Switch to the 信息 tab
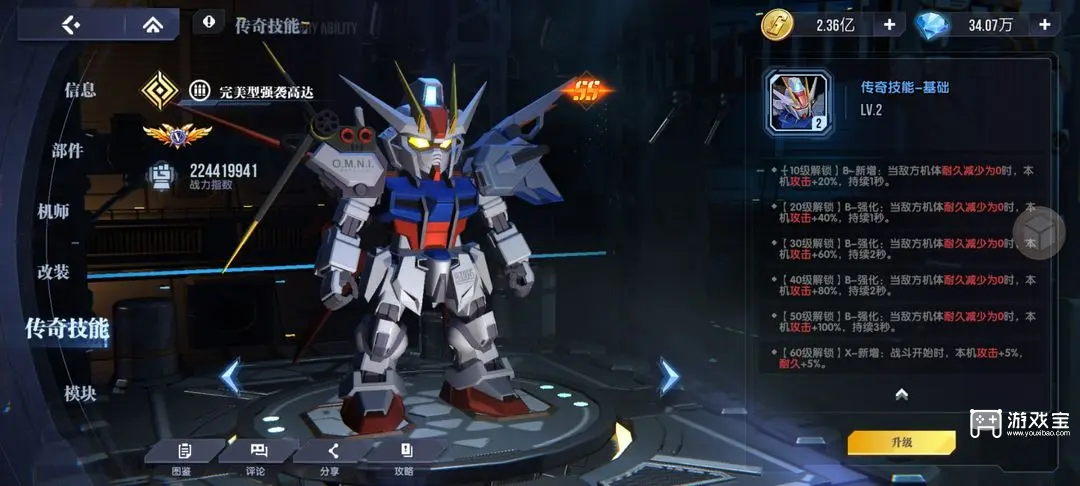The height and width of the screenshot is (486, 1080). coord(80,90)
